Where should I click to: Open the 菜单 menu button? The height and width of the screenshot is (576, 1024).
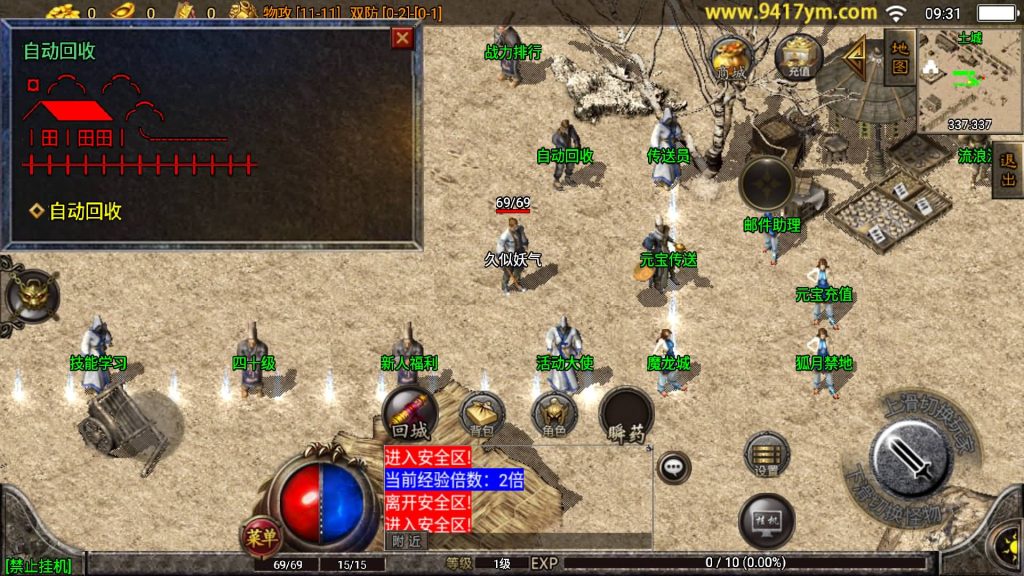point(260,537)
